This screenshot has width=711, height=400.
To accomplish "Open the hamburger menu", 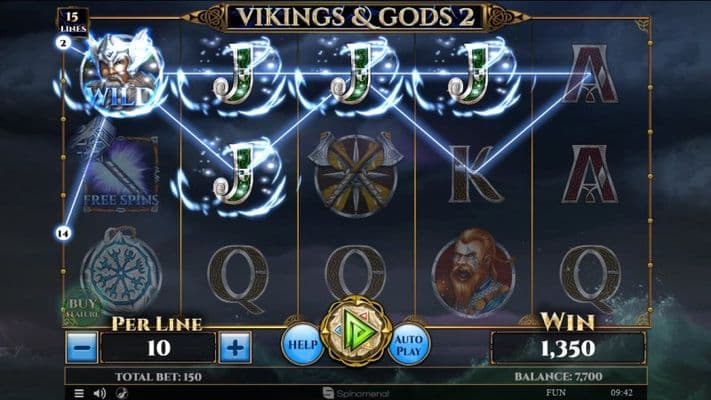I will 79,393.
